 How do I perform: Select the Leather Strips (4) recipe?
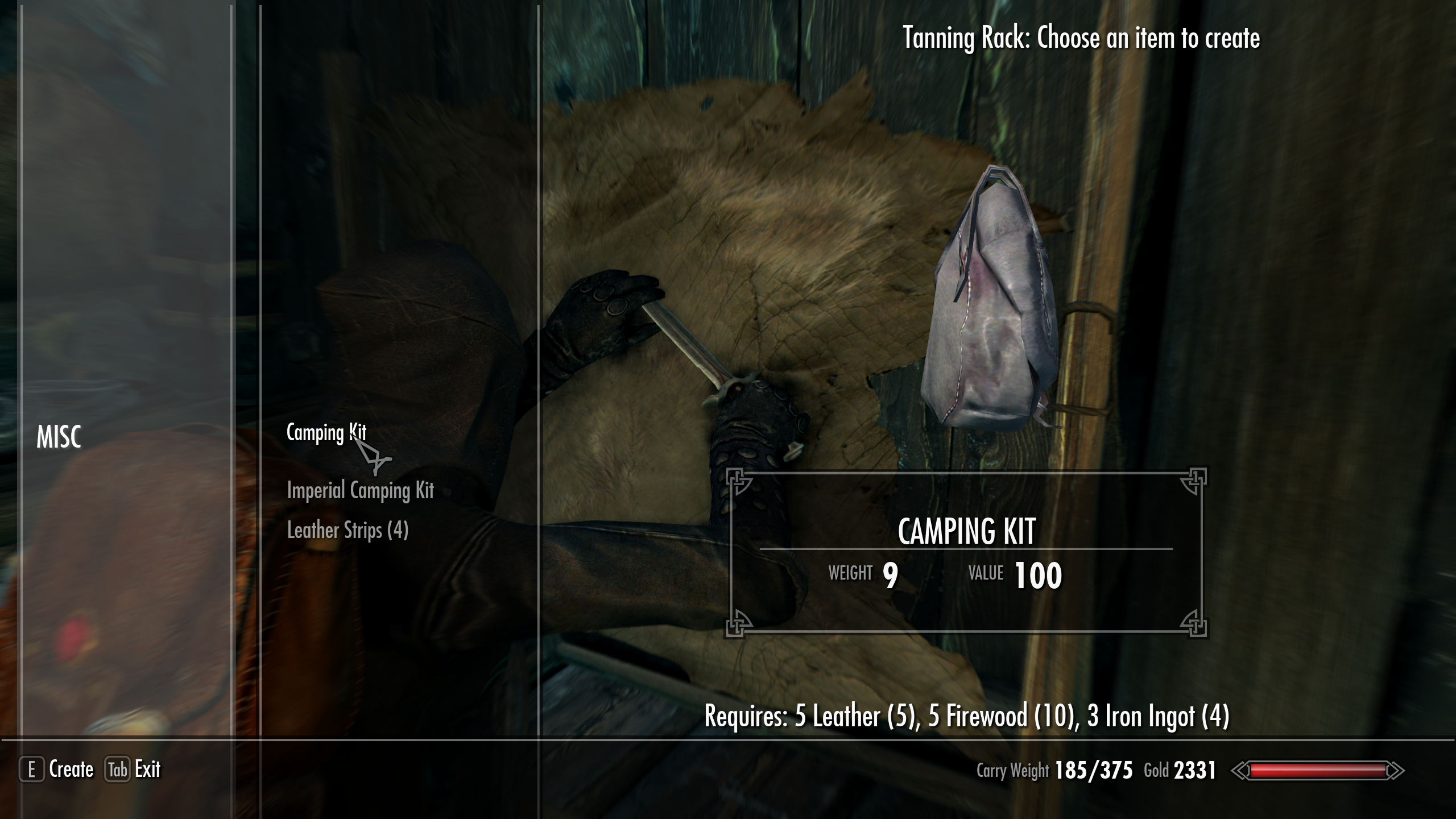point(348,531)
